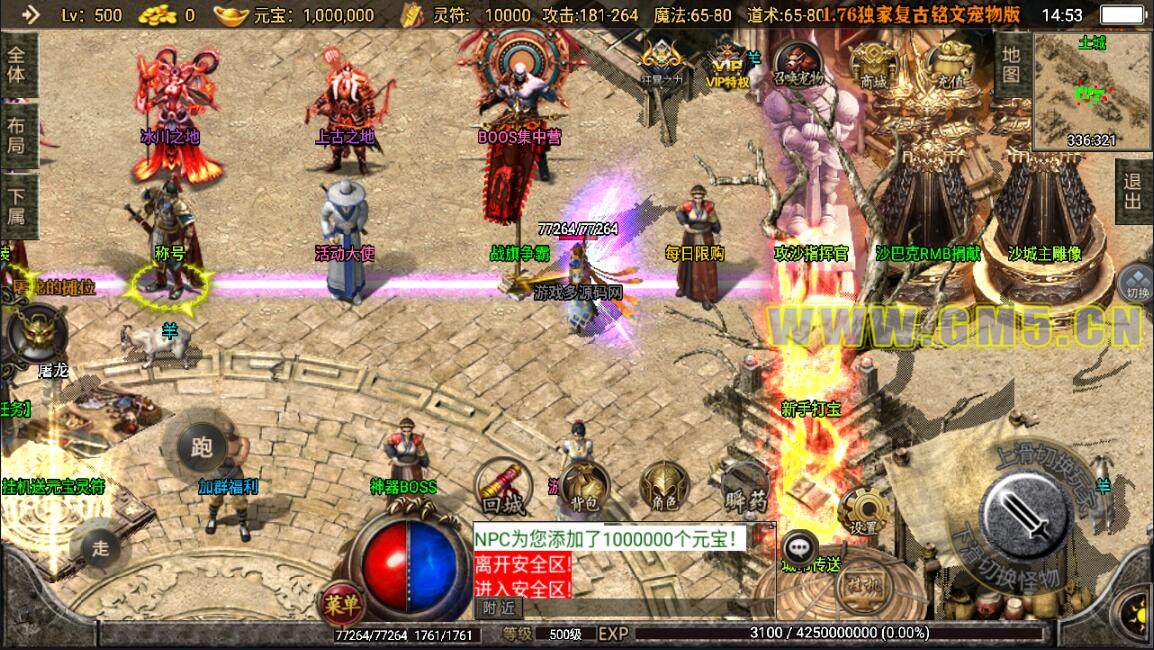Open the 背包 backpack

(584, 487)
